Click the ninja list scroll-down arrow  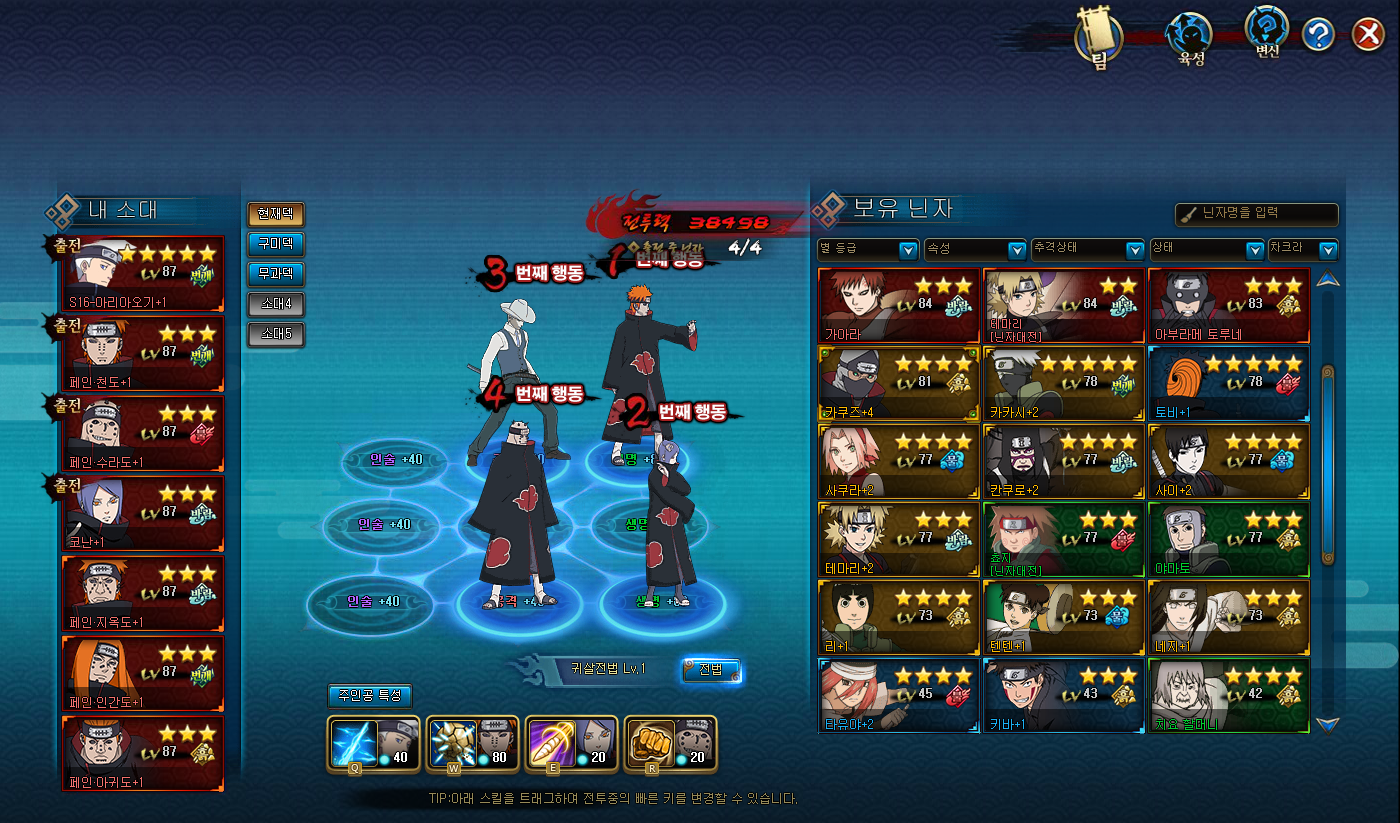point(1328,723)
